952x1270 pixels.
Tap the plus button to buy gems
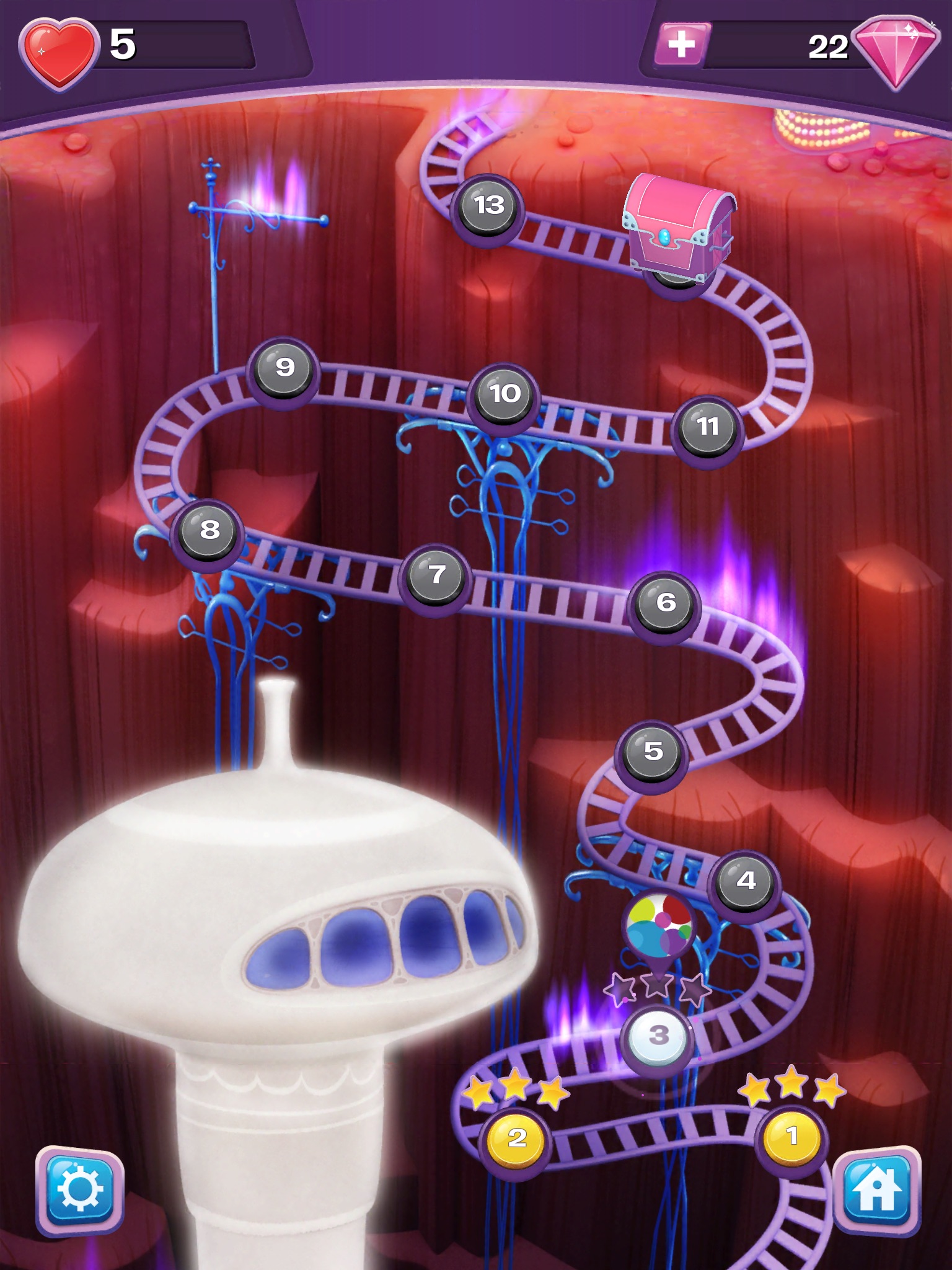[681, 43]
